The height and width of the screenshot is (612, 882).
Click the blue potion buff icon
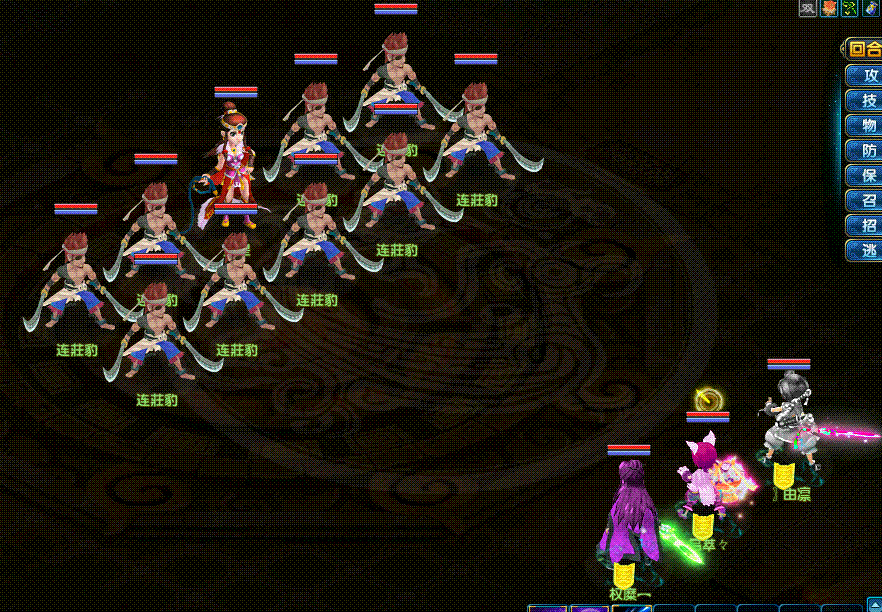(x=871, y=9)
